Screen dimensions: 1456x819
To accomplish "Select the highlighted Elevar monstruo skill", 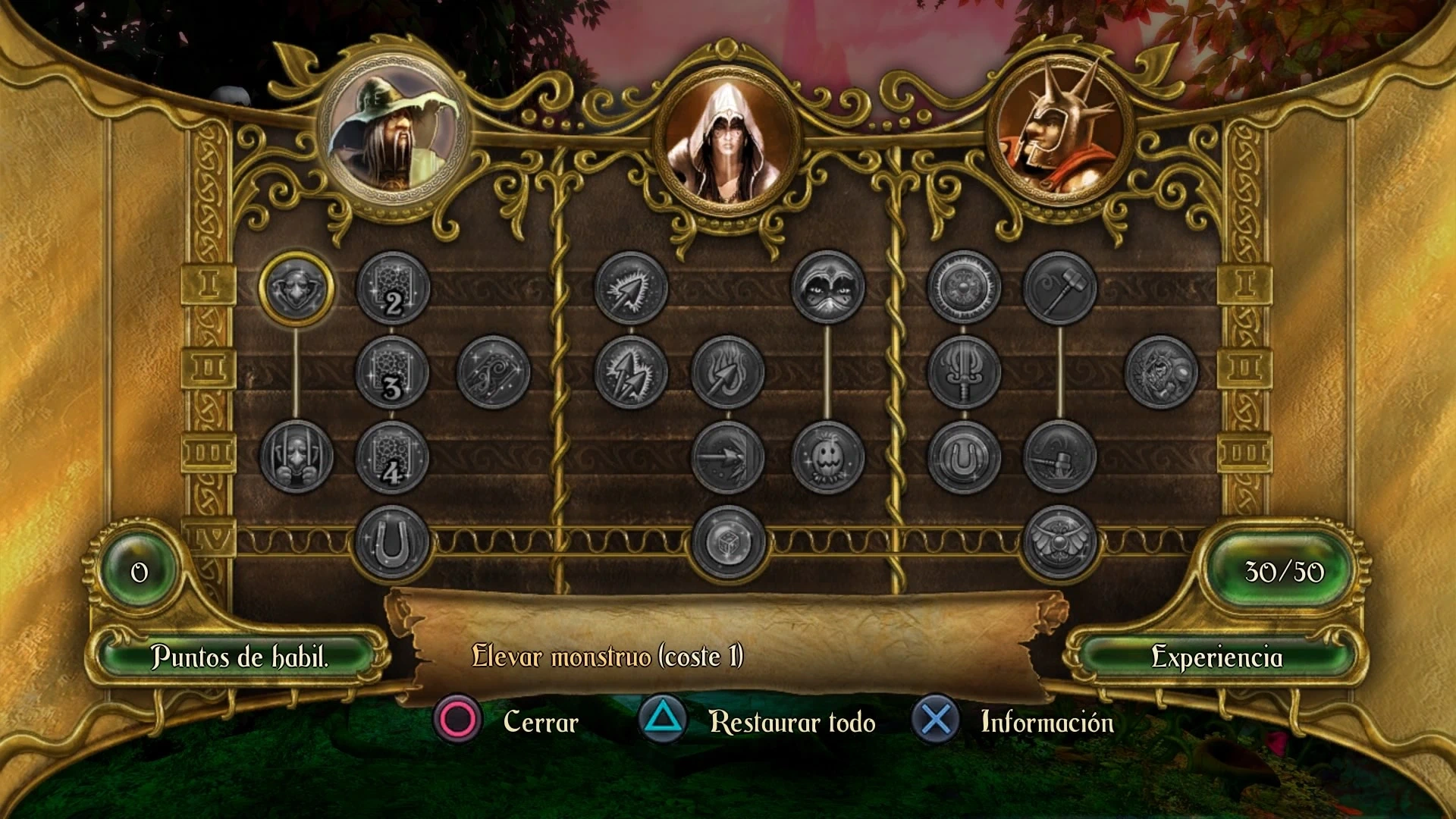I will point(296,288).
